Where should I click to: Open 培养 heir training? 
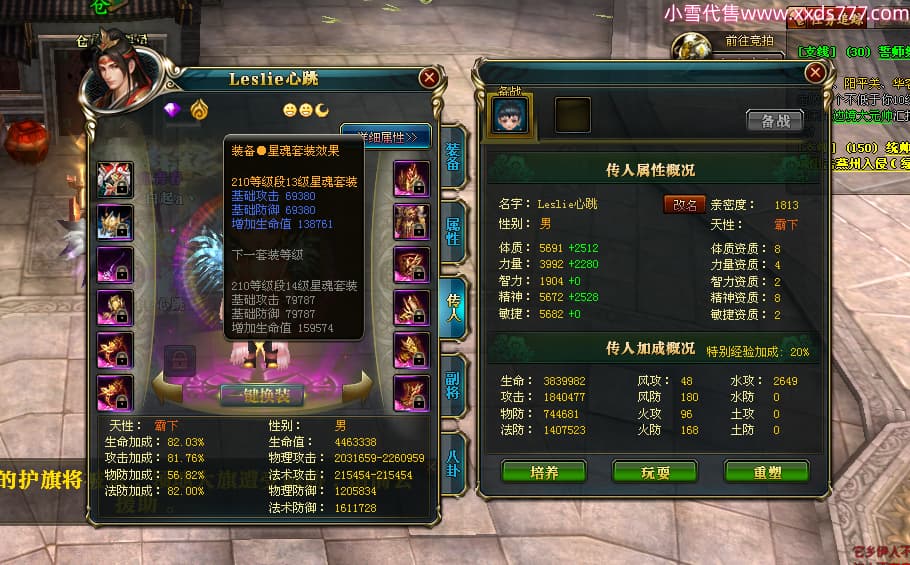coord(544,472)
